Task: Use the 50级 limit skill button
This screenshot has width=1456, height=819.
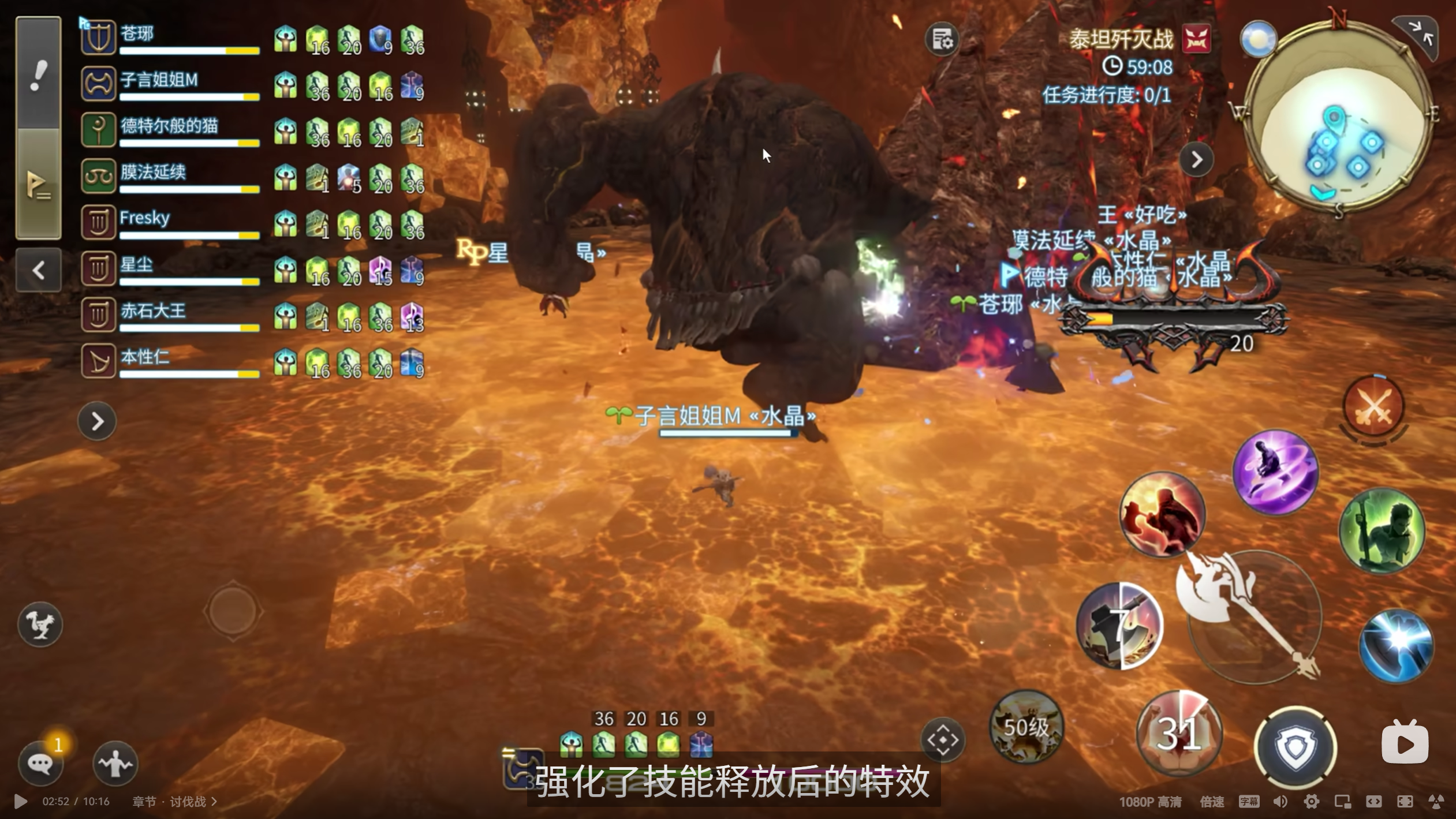Action: coord(1026,727)
